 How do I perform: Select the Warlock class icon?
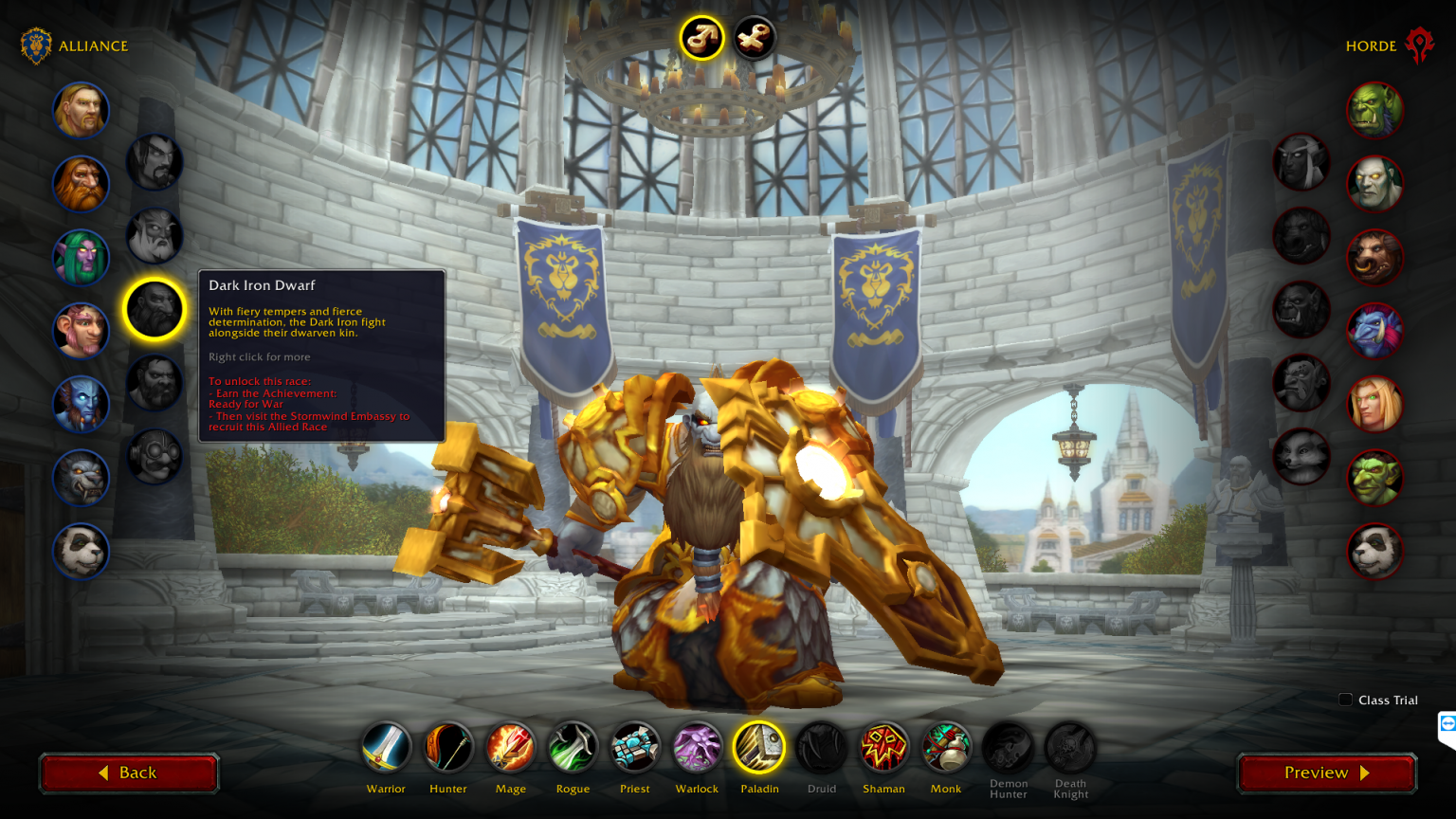[x=697, y=747]
